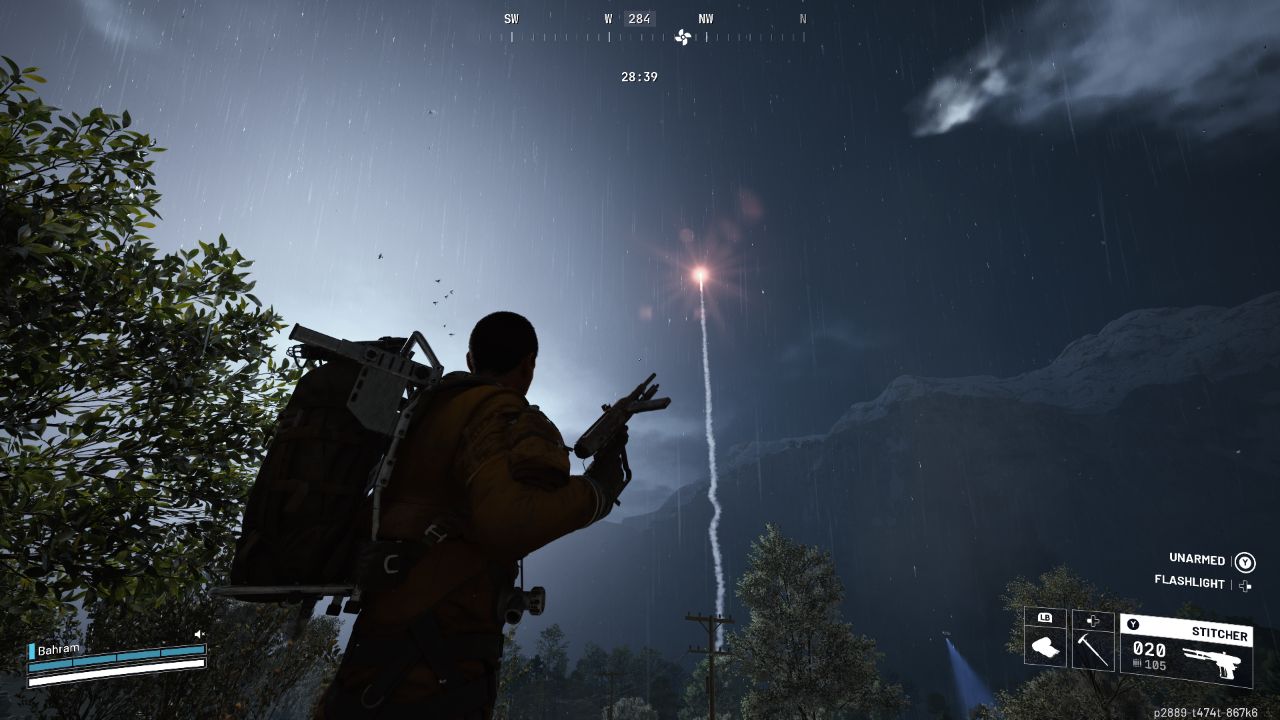
Task: Choose the hammer tool slot
Action: [1093, 648]
